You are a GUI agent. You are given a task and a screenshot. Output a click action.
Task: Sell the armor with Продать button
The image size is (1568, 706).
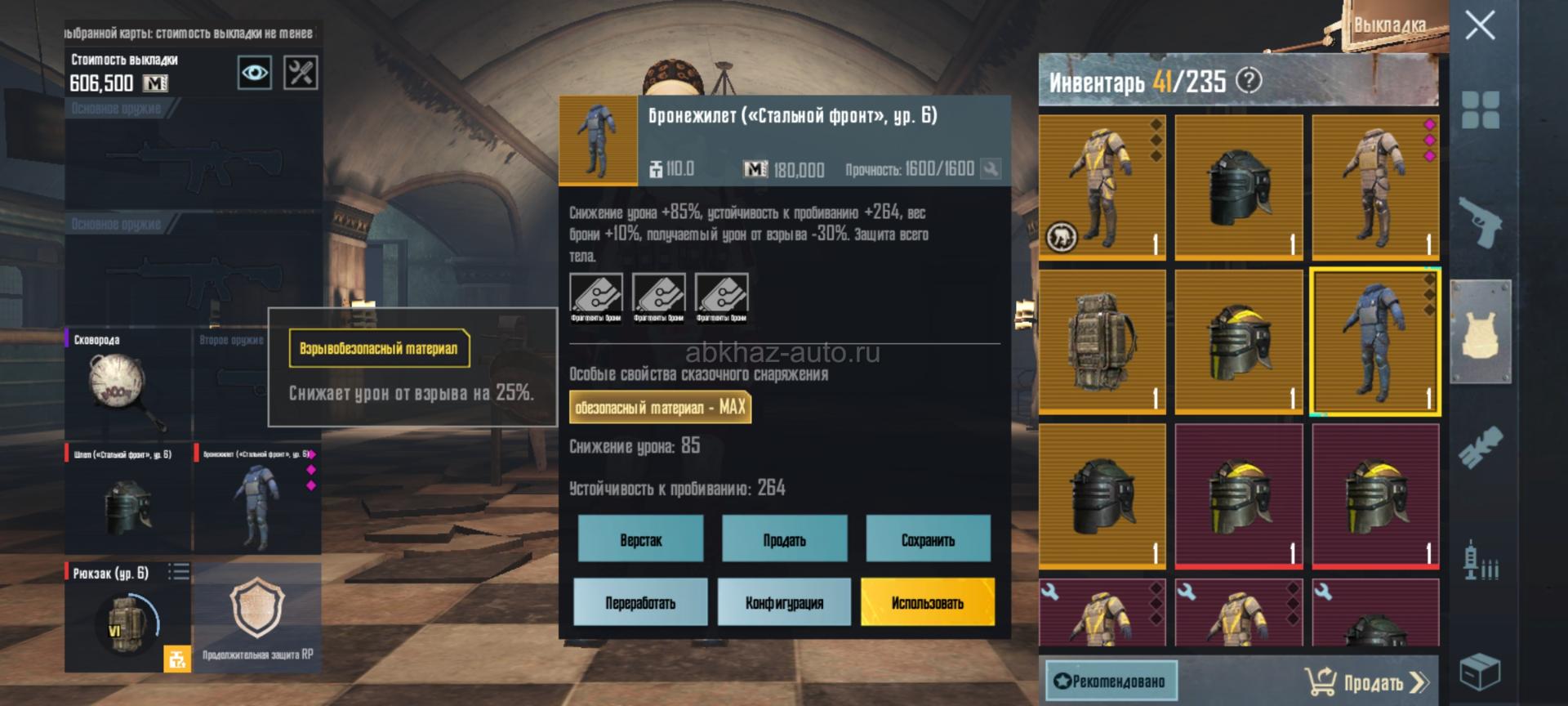pos(784,539)
